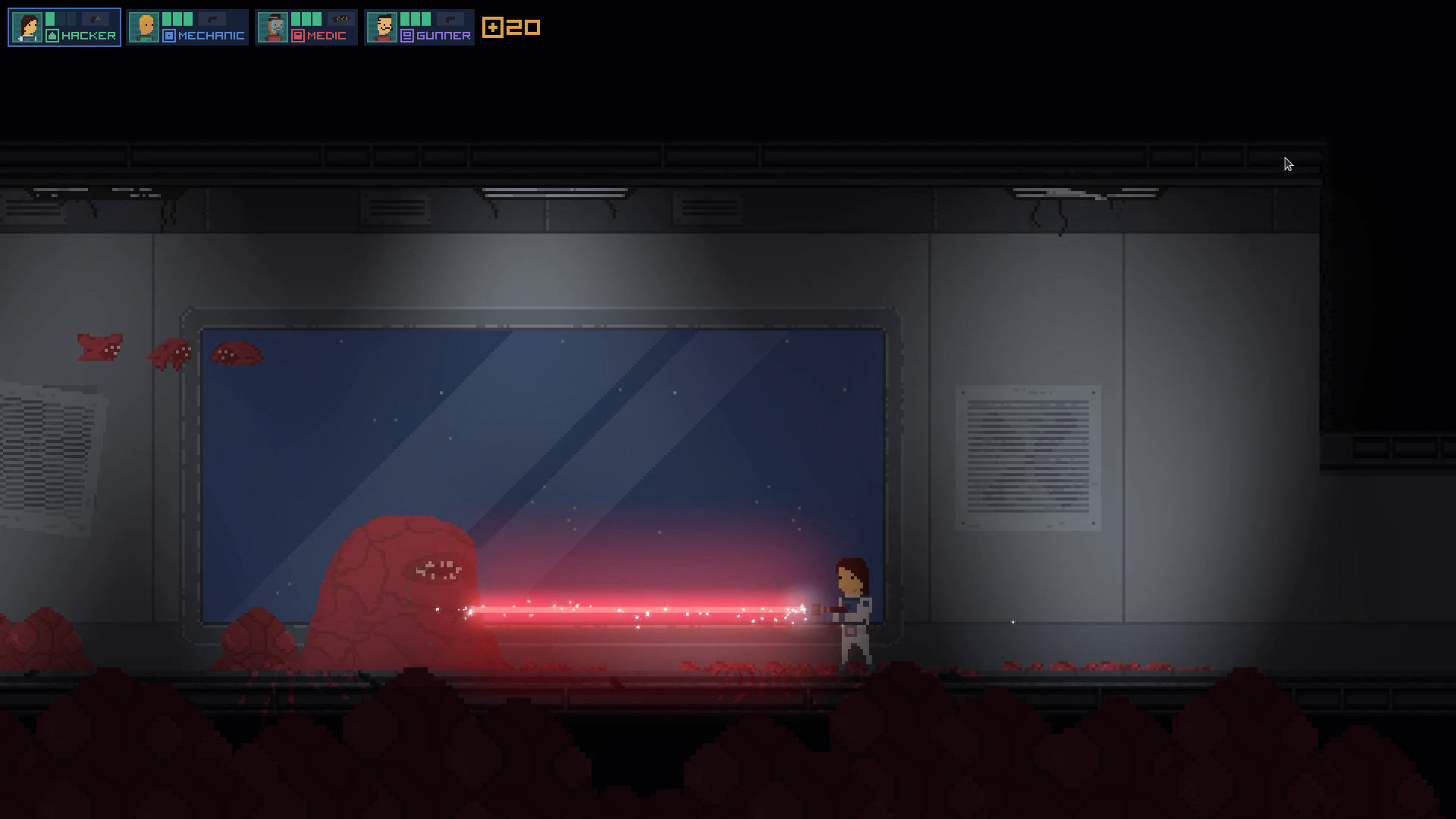The image size is (1456, 819).
Task: Click the Mechanic's portrait
Action: (145, 27)
